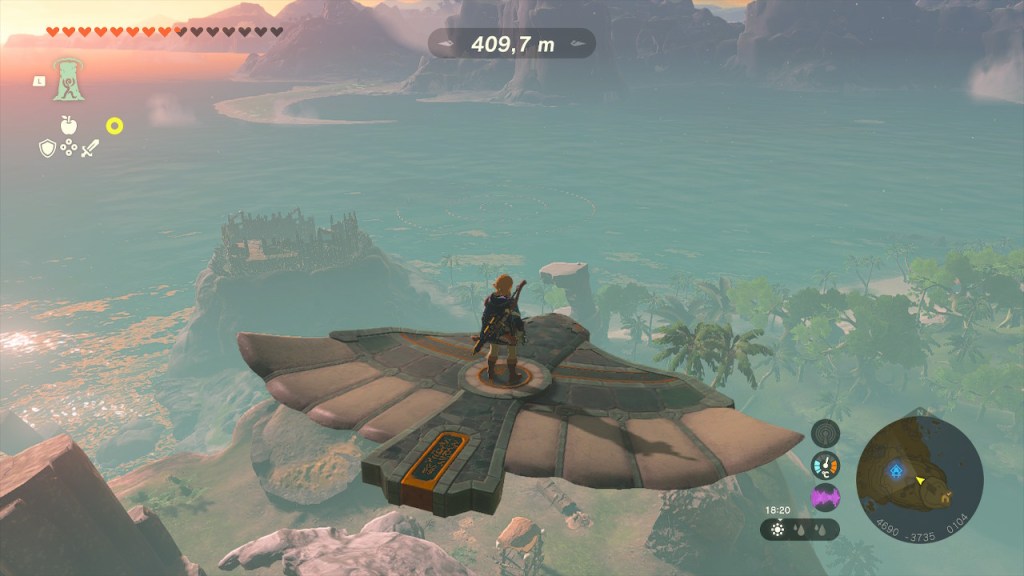
Task: Open the sword weapon quick-select icon
Action: (x=90, y=148)
